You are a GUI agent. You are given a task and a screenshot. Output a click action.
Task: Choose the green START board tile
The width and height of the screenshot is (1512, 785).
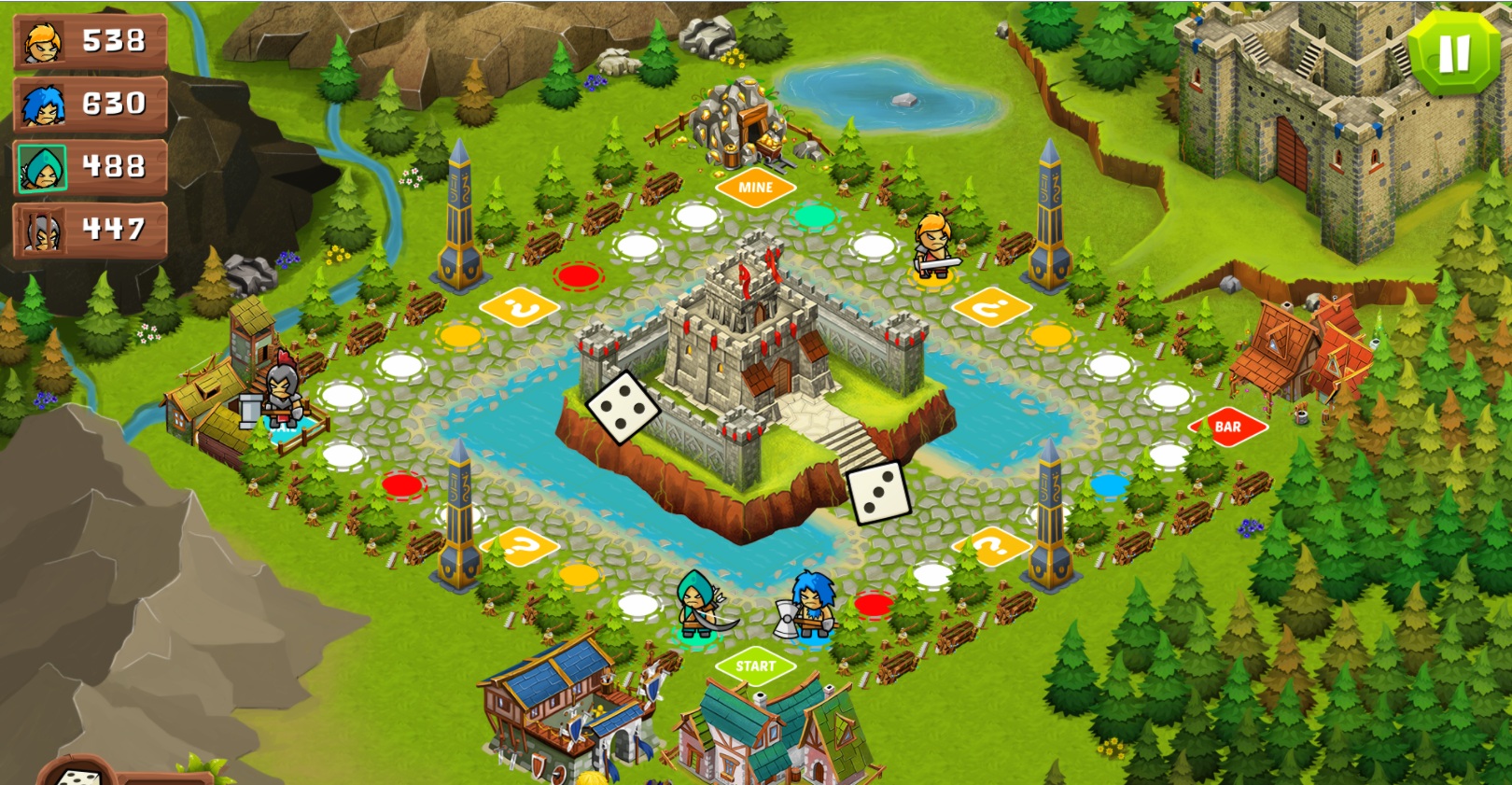[755, 666]
